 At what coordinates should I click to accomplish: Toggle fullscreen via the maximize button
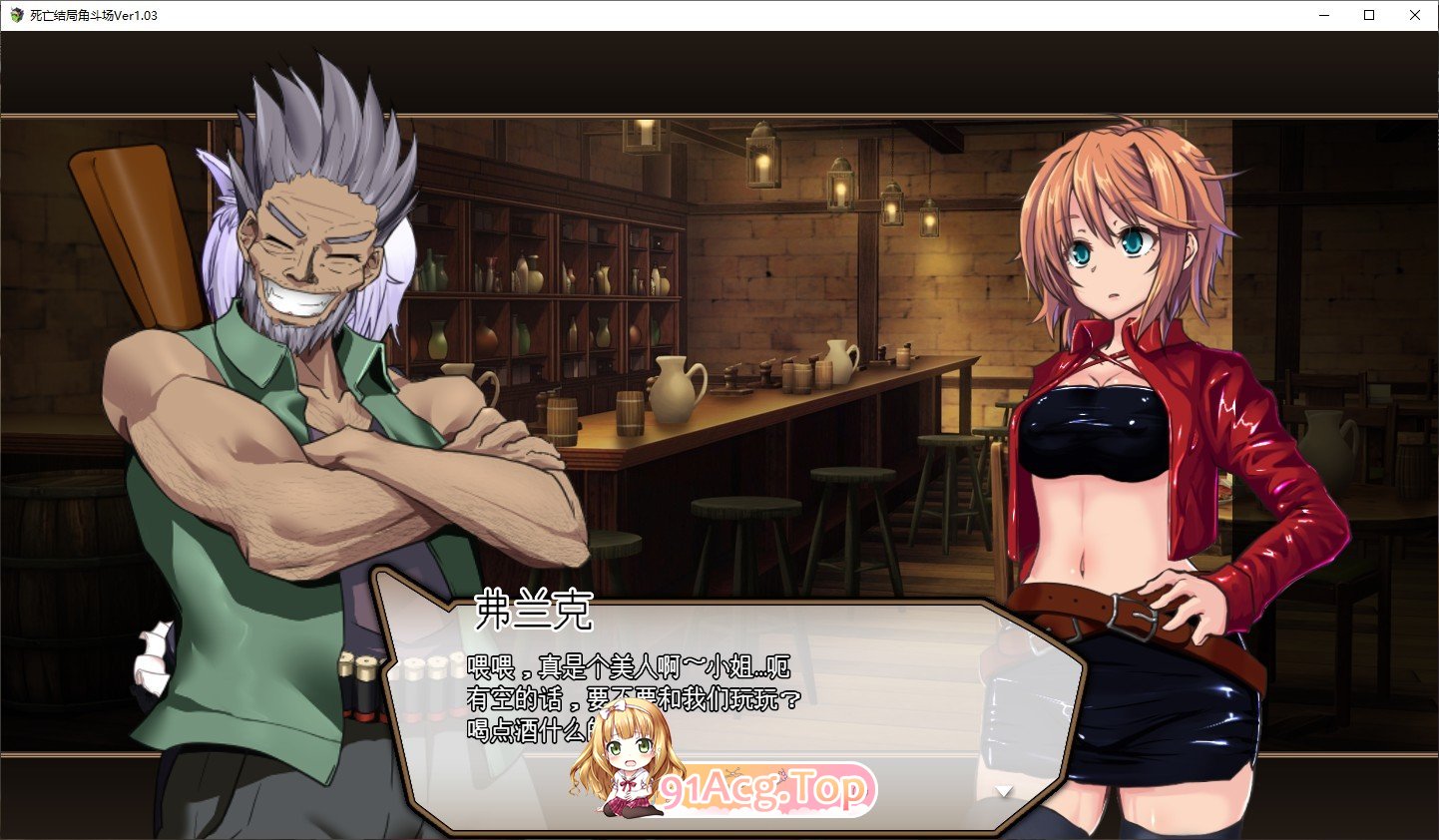tap(1369, 15)
